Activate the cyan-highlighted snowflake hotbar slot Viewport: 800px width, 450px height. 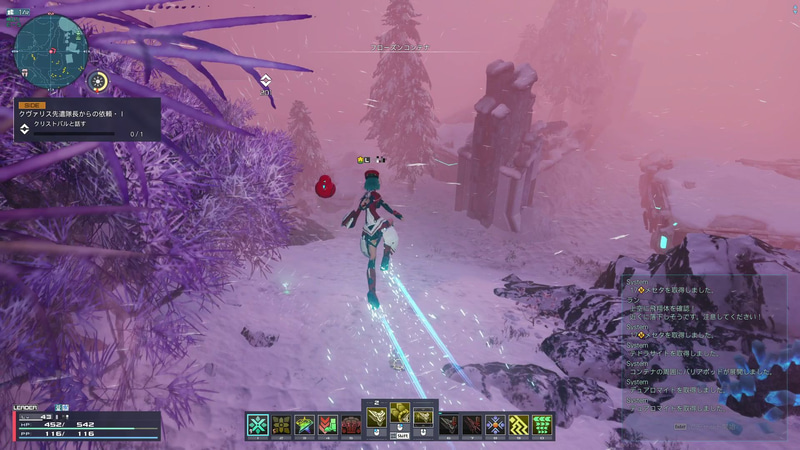257,424
